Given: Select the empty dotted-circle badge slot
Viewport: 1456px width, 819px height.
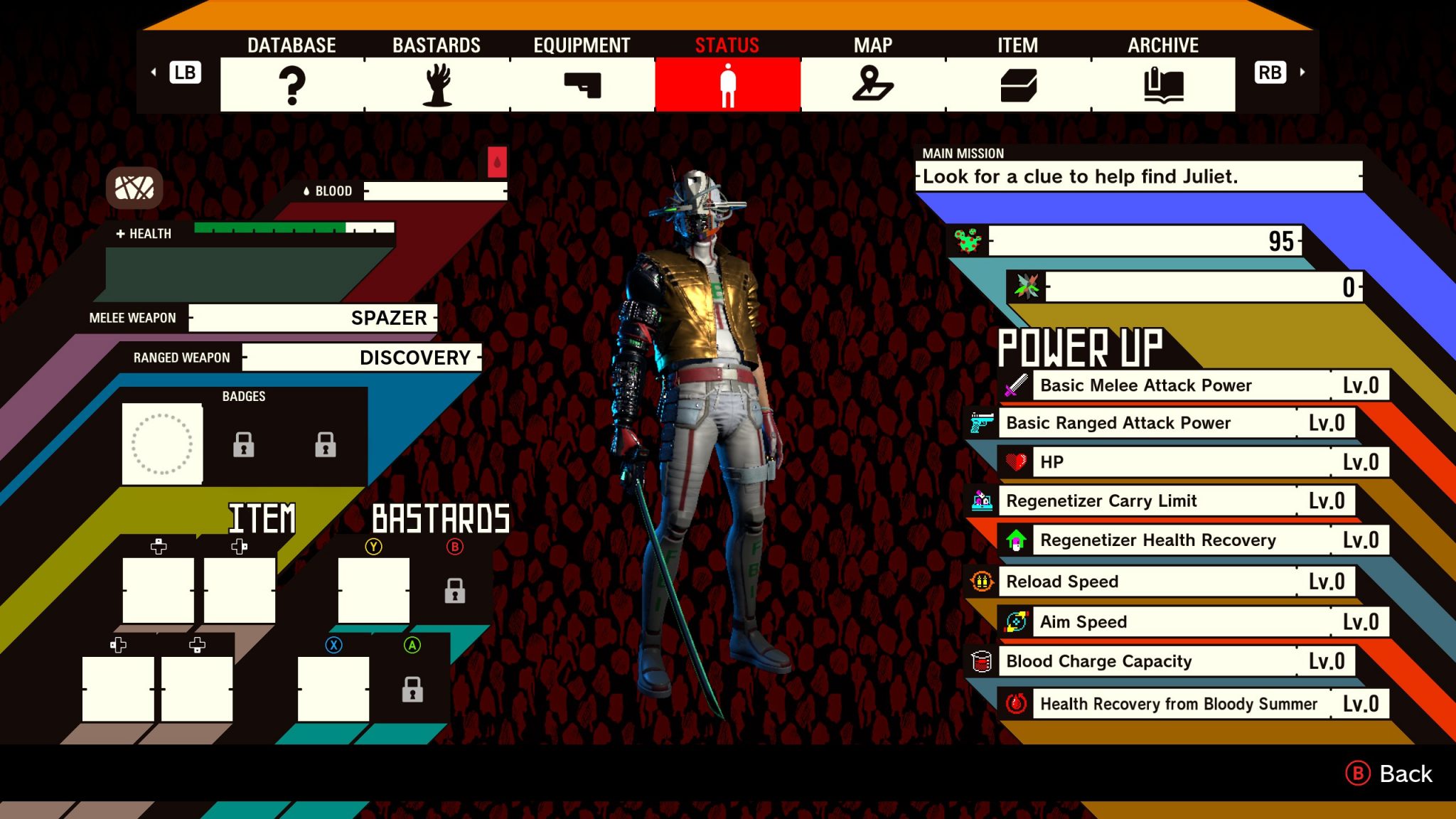Looking at the screenshot, I should [x=162, y=444].
